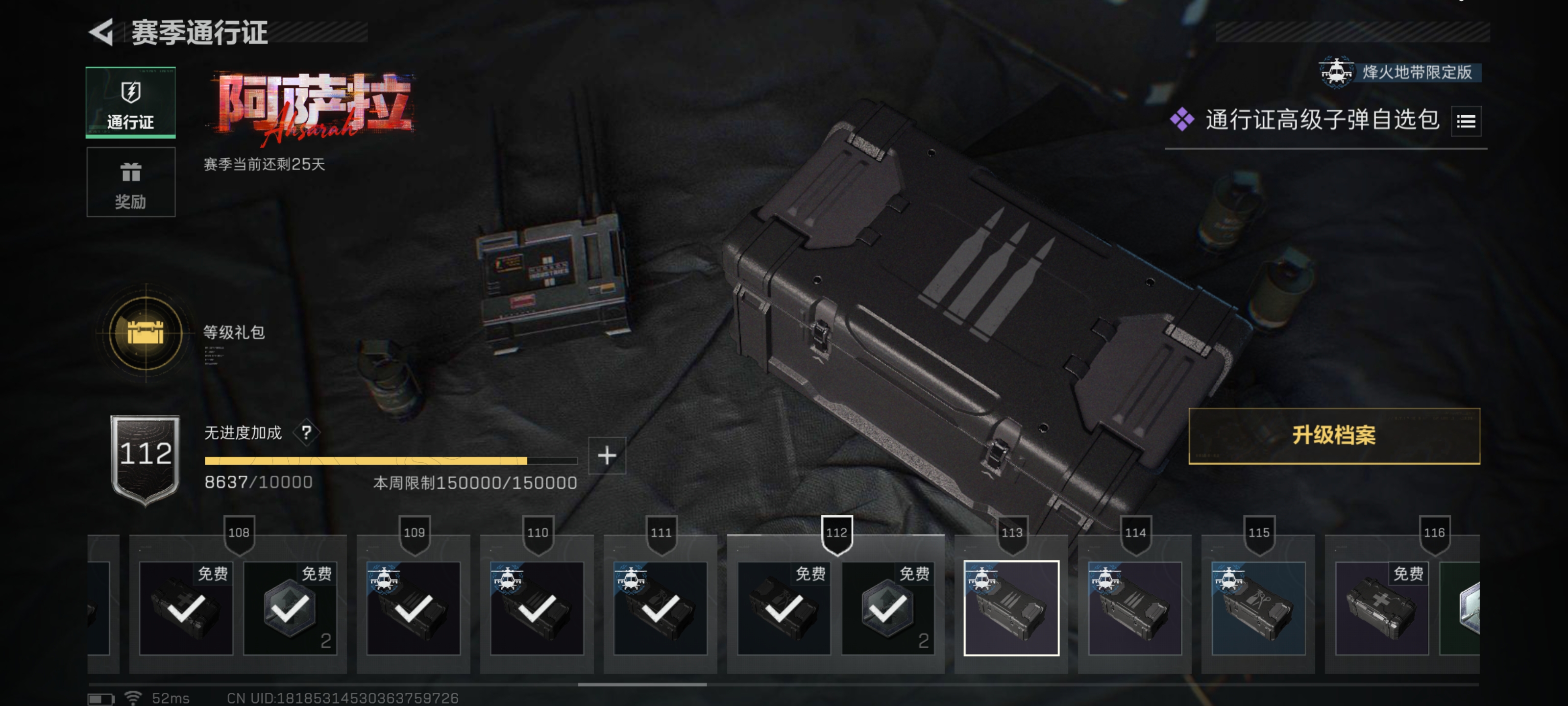Select the level 113 ammo crate reward

pyautogui.click(x=1011, y=608)
